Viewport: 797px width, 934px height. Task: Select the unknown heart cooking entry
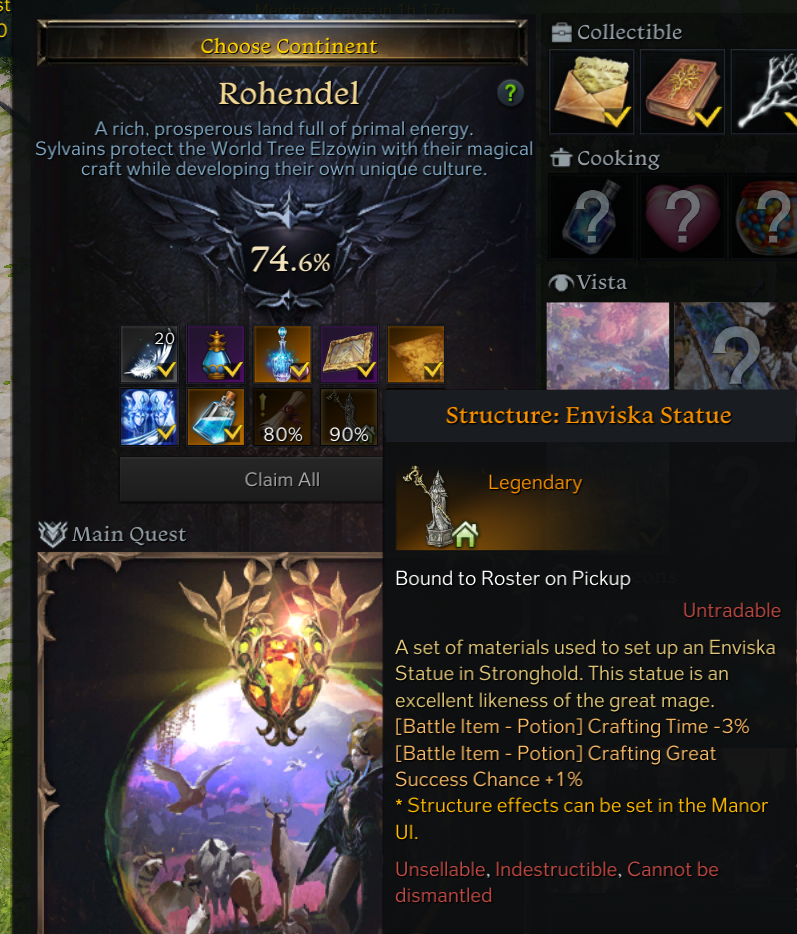pos(681,217)
